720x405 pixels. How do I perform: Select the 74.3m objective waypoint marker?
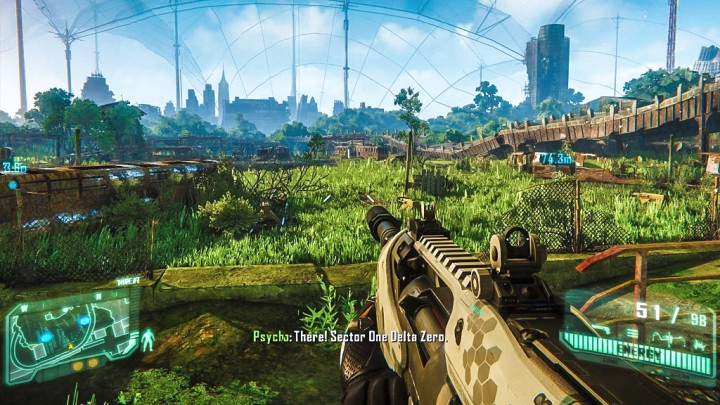click(x=557, y=158)
